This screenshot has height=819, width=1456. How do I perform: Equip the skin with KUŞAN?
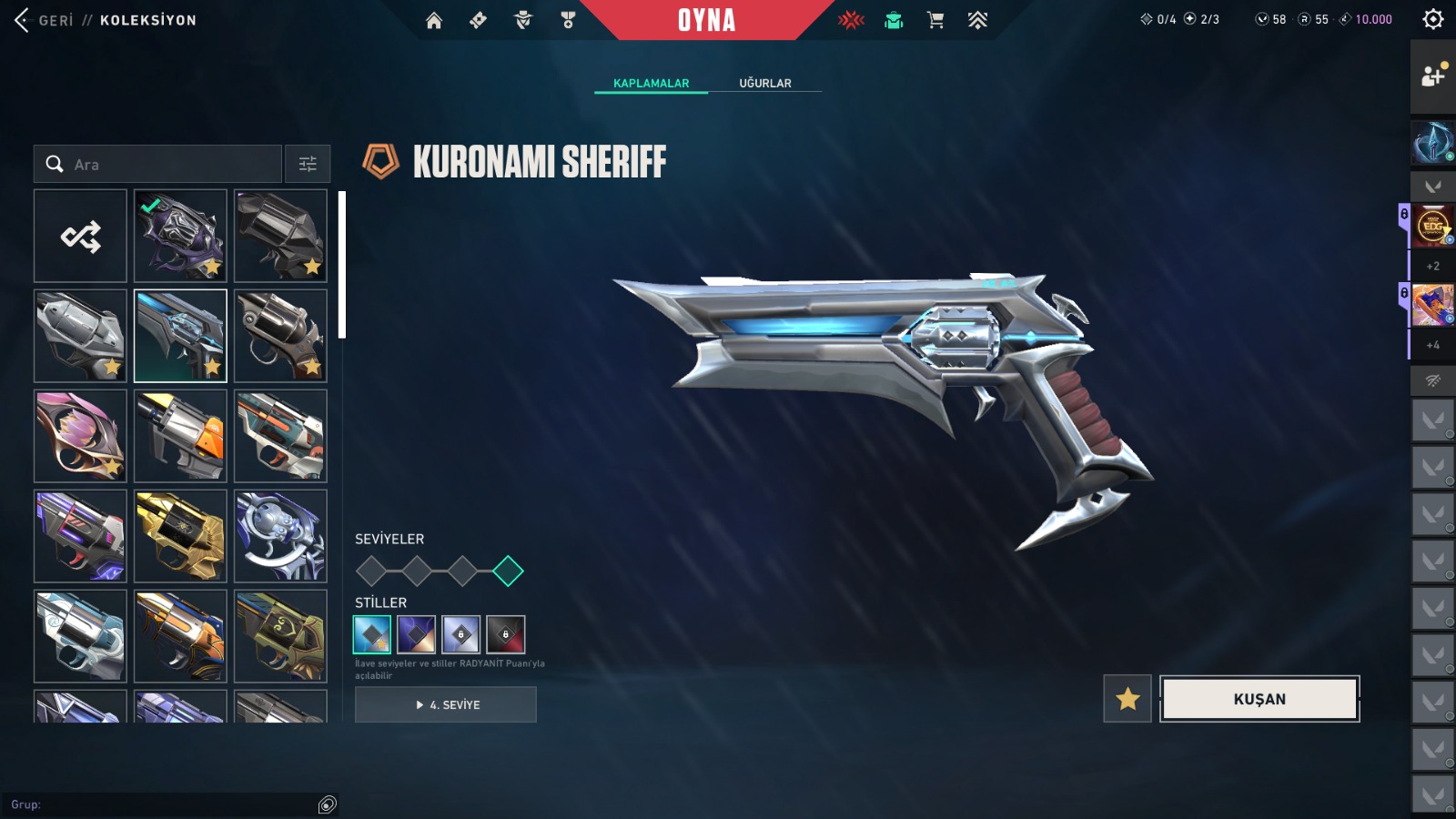click(1259, 699)
